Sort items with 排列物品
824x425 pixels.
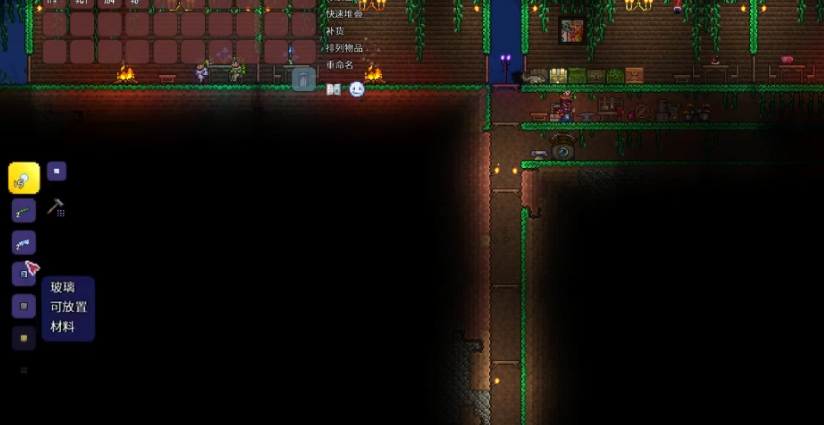coord(344,48)
